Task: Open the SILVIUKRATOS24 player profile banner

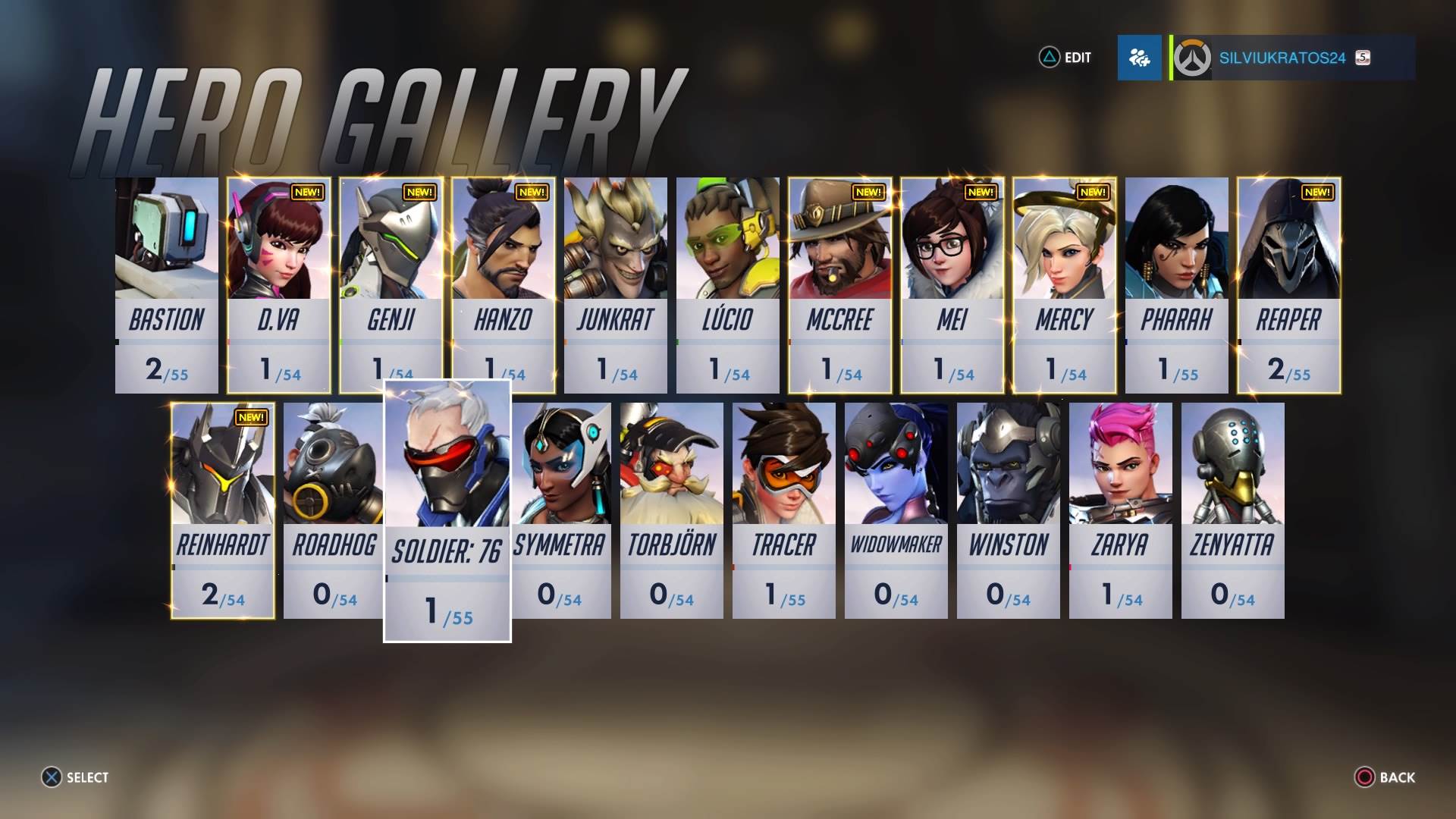Action: [x=1292, y=58]
